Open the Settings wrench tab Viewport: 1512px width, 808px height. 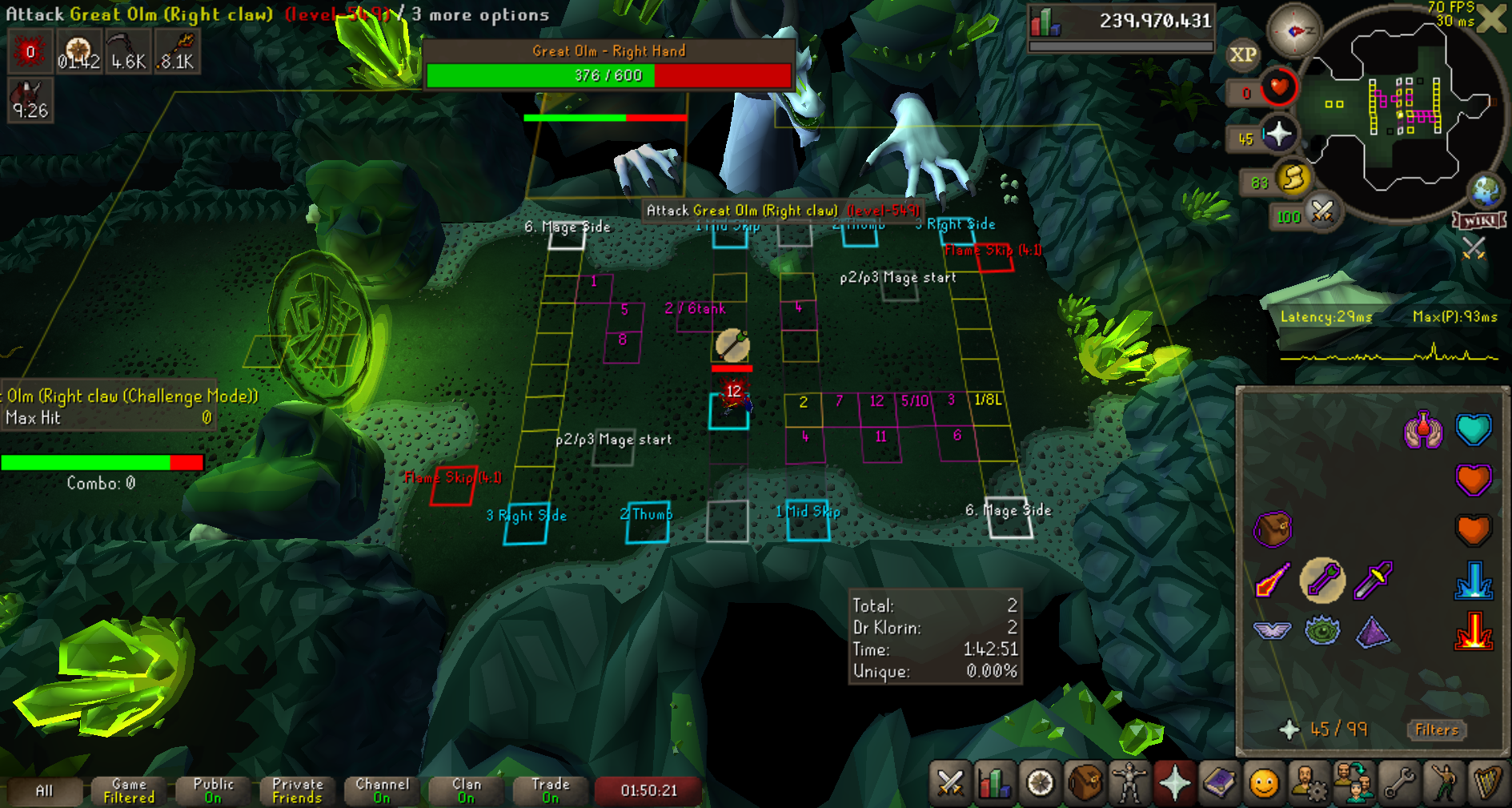[1399, 783]
